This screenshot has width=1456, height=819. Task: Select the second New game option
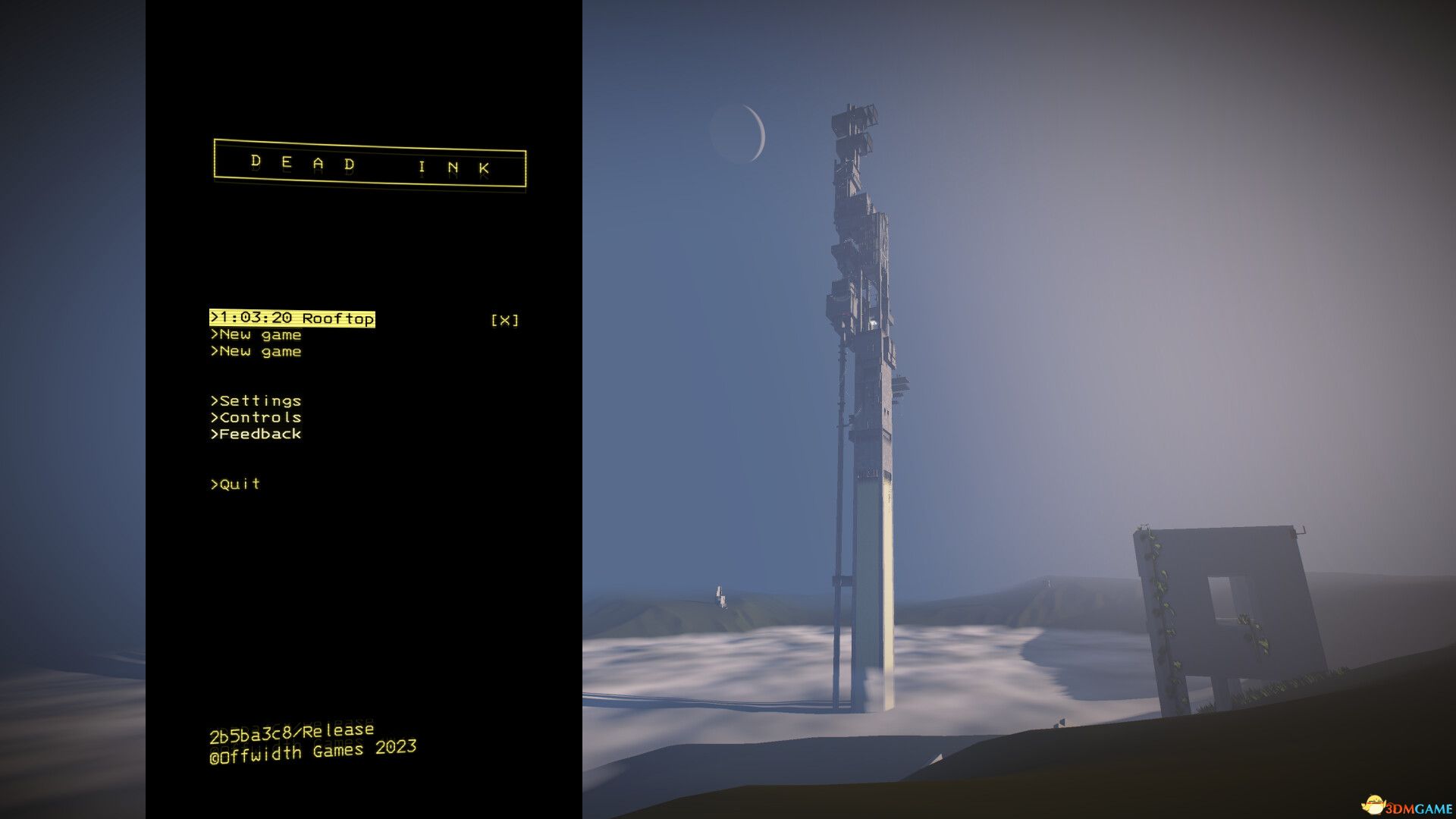click(256, 351)
